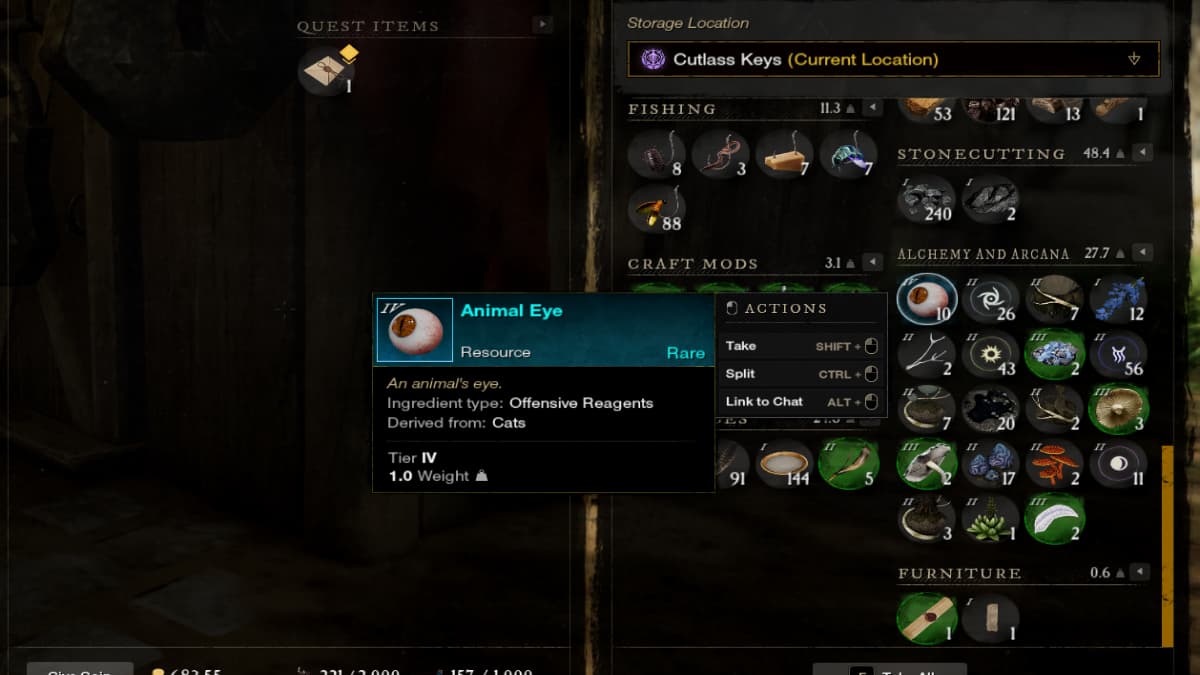Select the sealed scroll furniture item
1200x675 pixels.
925,618
